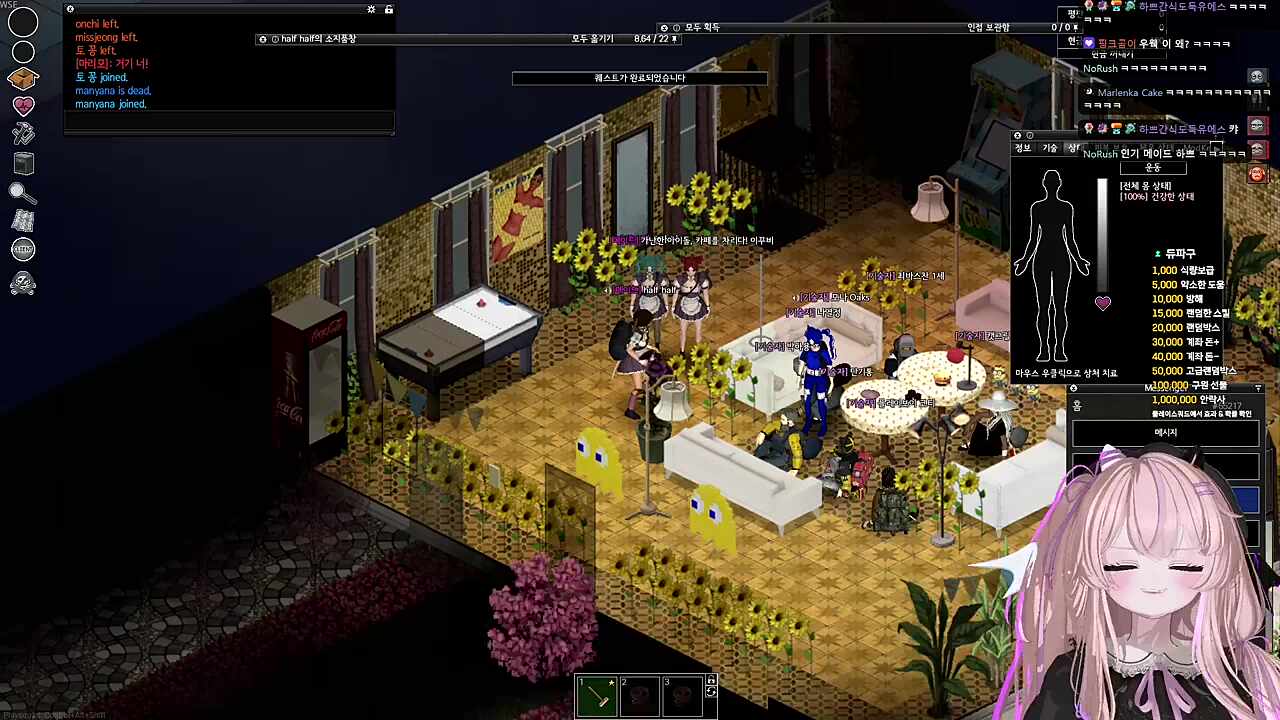The height and width of the screenshot is (720, 1280).
Task: Switch to the 정보 info tab
Action: coord(1023,148)
